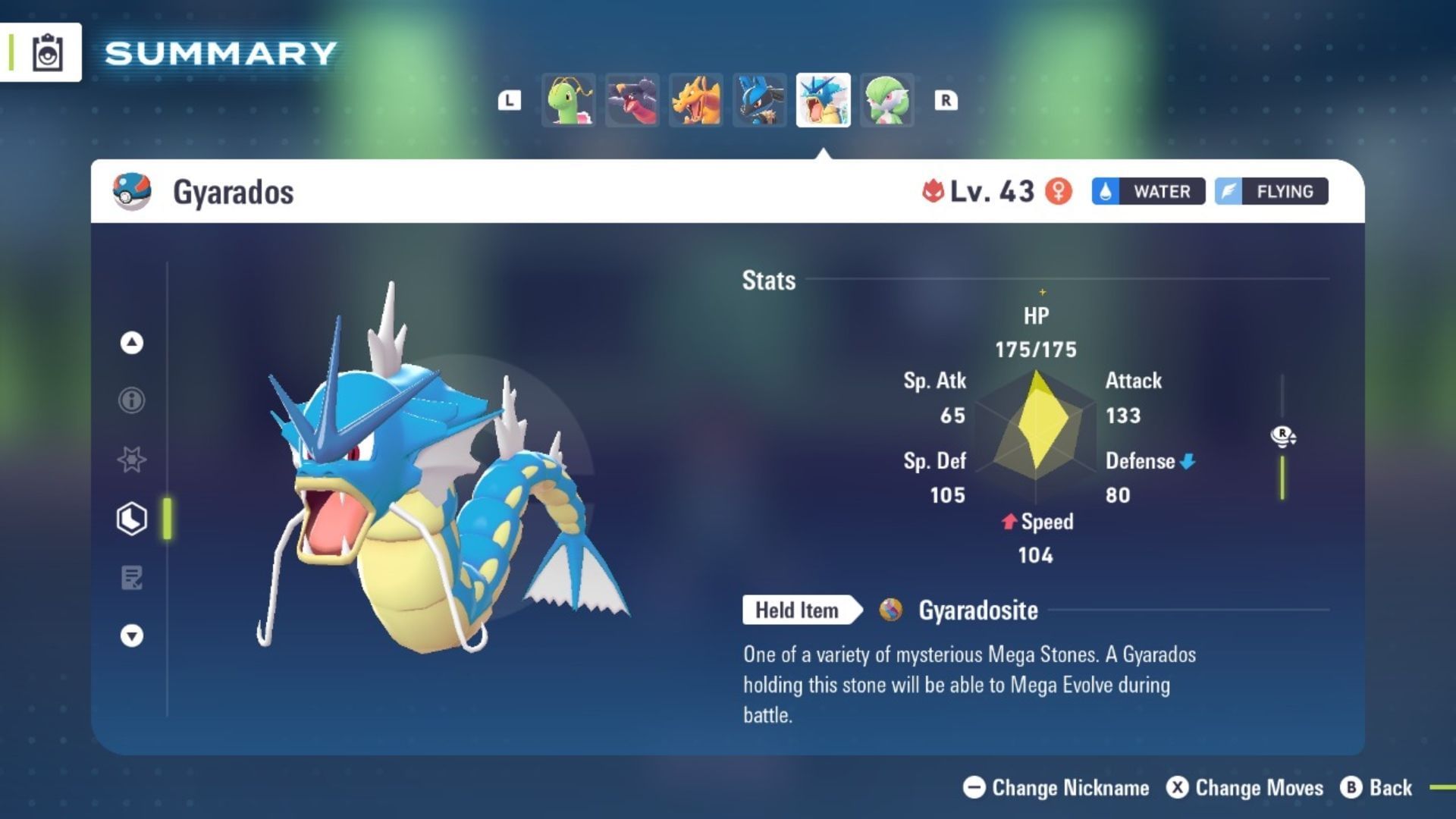Click the Summary clipboard icon
Viewport: 1456px width, 819px height.
[x=47, y=53]
